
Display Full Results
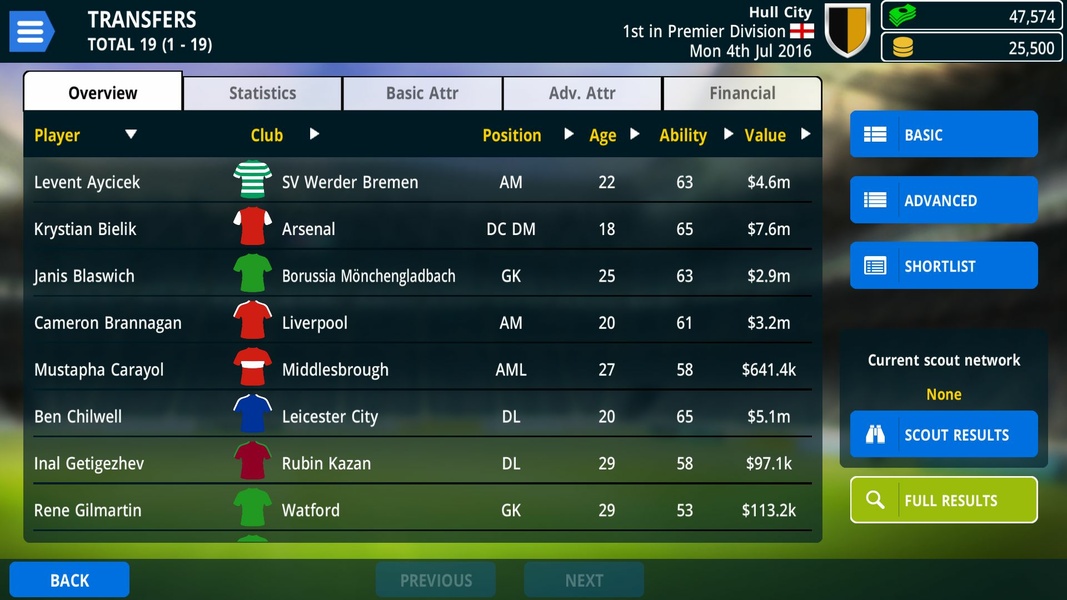click(943, 500)
